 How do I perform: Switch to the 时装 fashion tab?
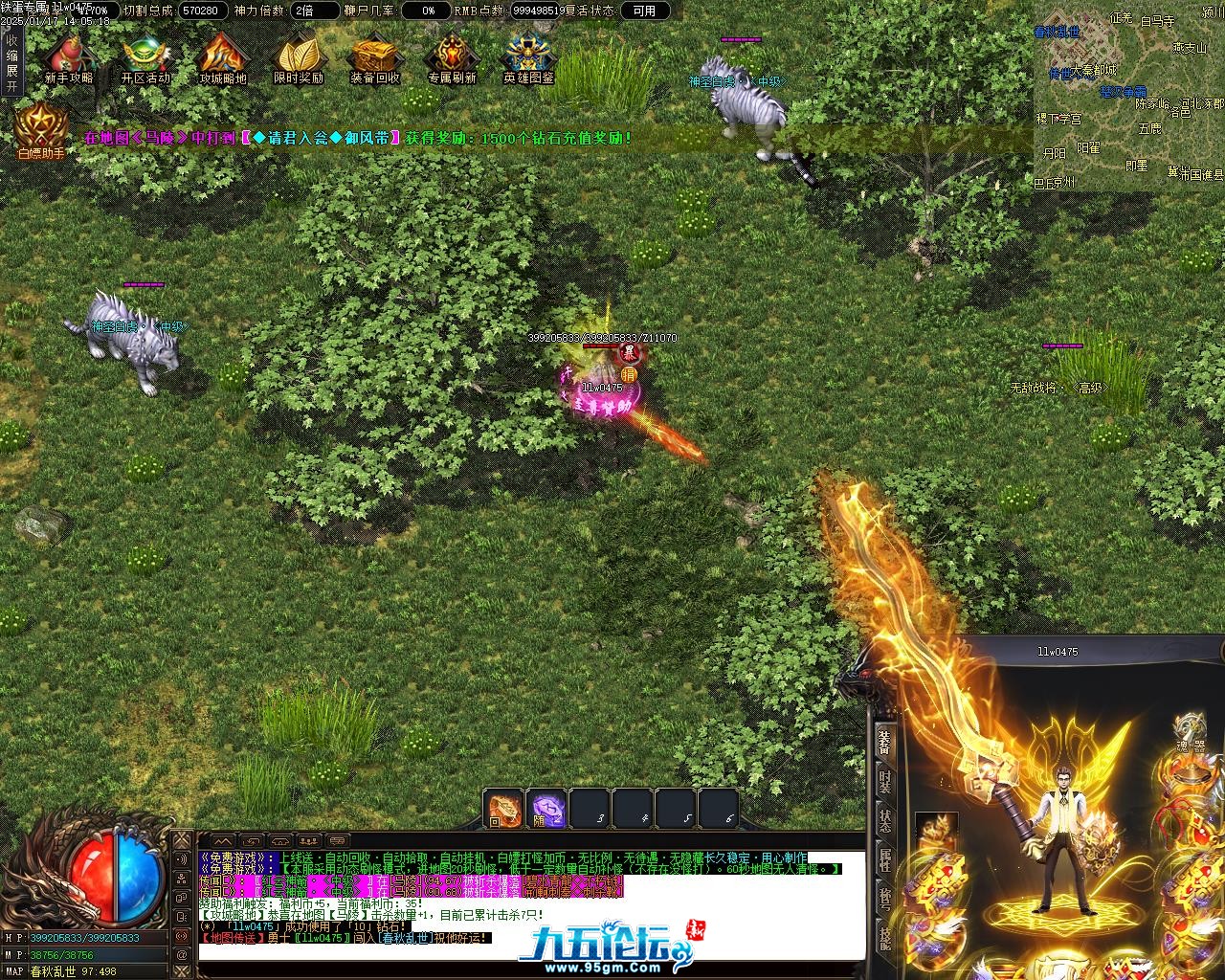tap(884, 780)
